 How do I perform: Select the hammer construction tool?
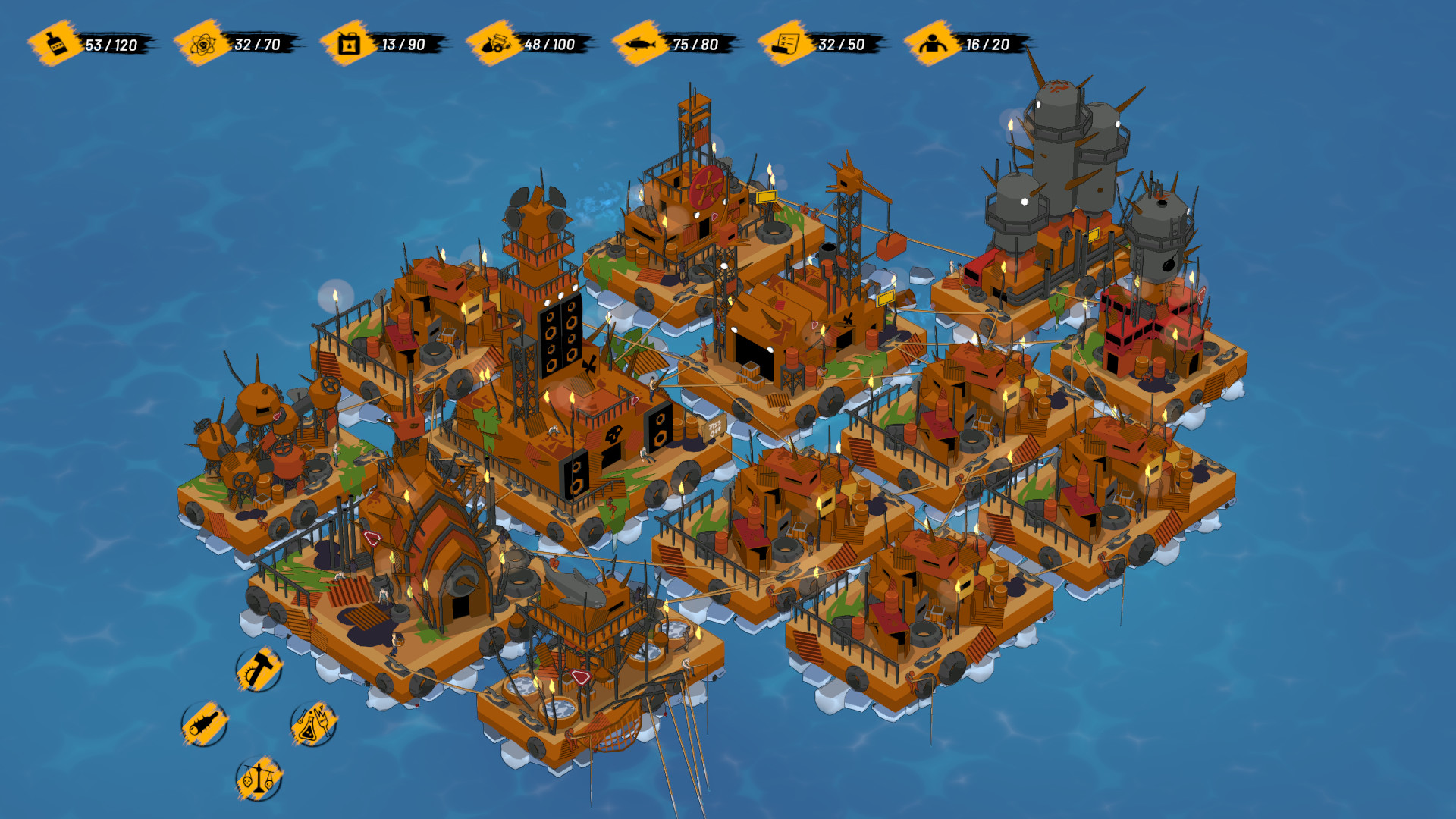click(258, 671)
